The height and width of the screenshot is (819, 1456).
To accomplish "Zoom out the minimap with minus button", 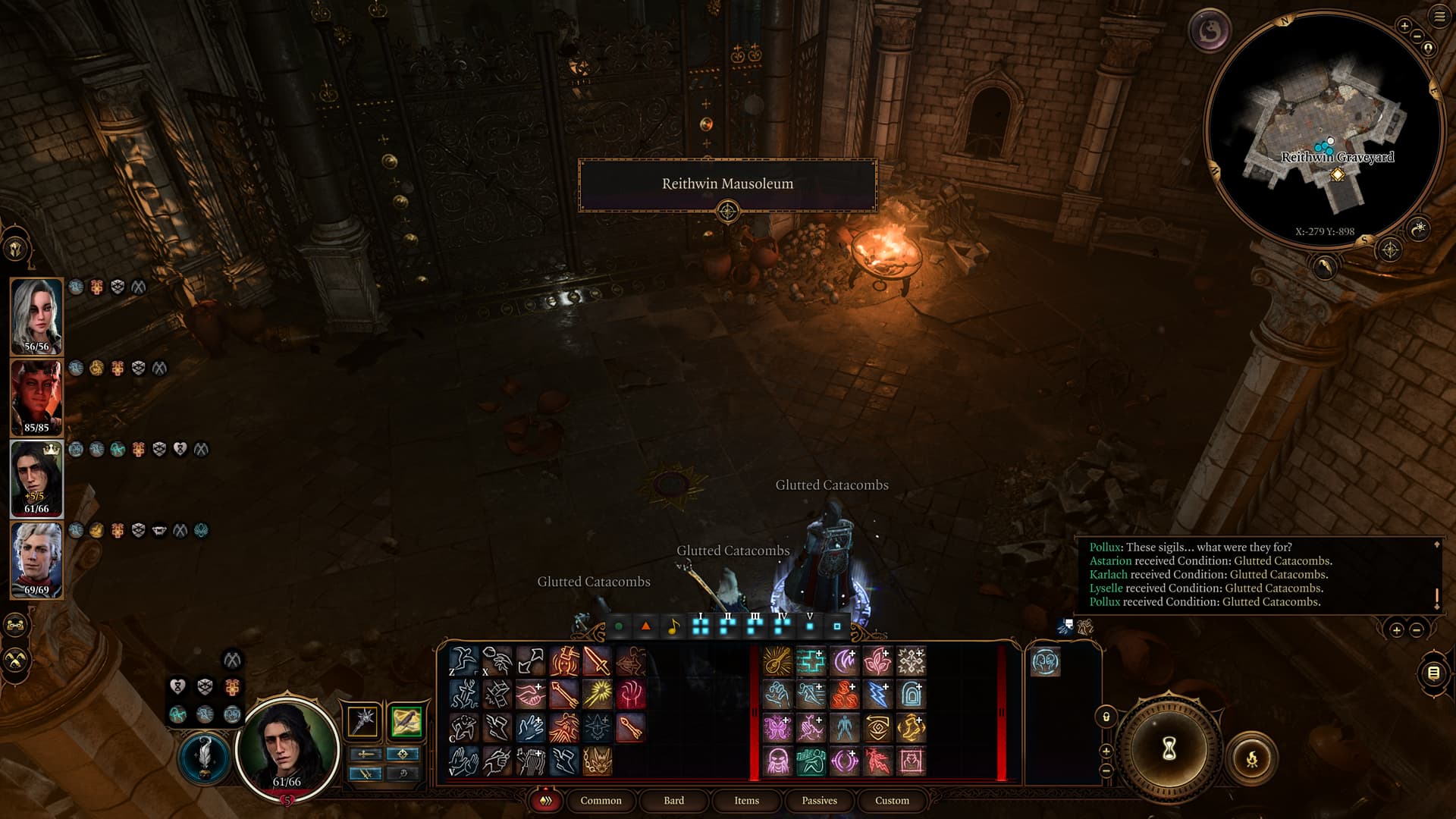I will 1418,37.
